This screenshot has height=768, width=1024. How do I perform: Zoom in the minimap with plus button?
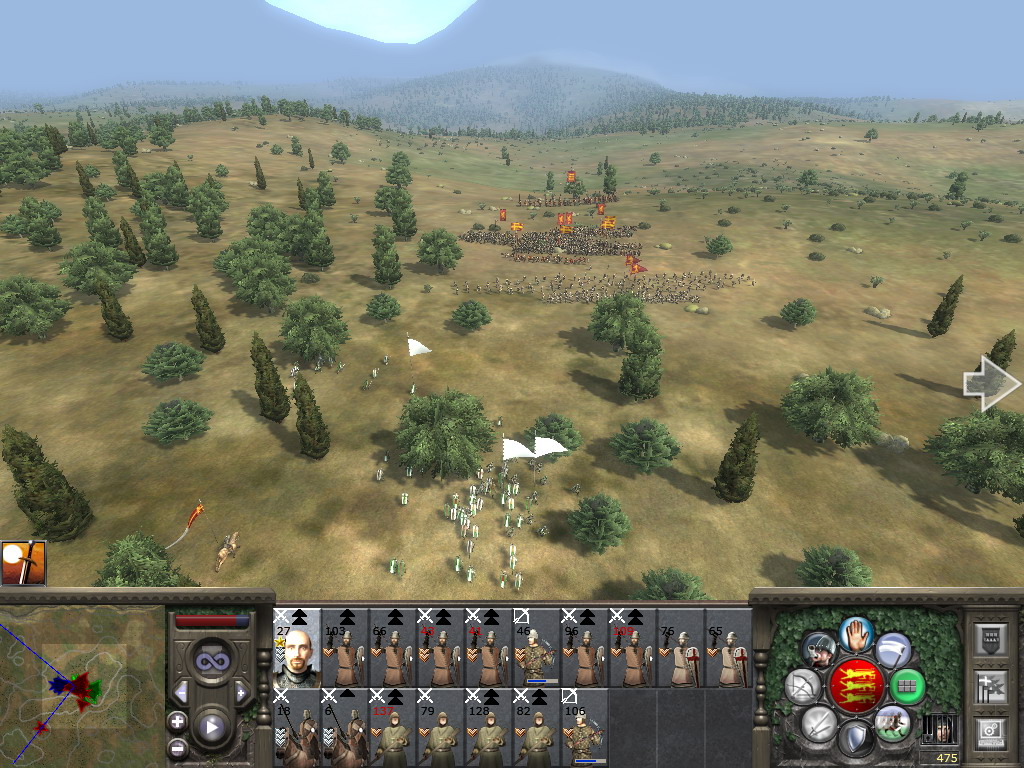[177, 721]
